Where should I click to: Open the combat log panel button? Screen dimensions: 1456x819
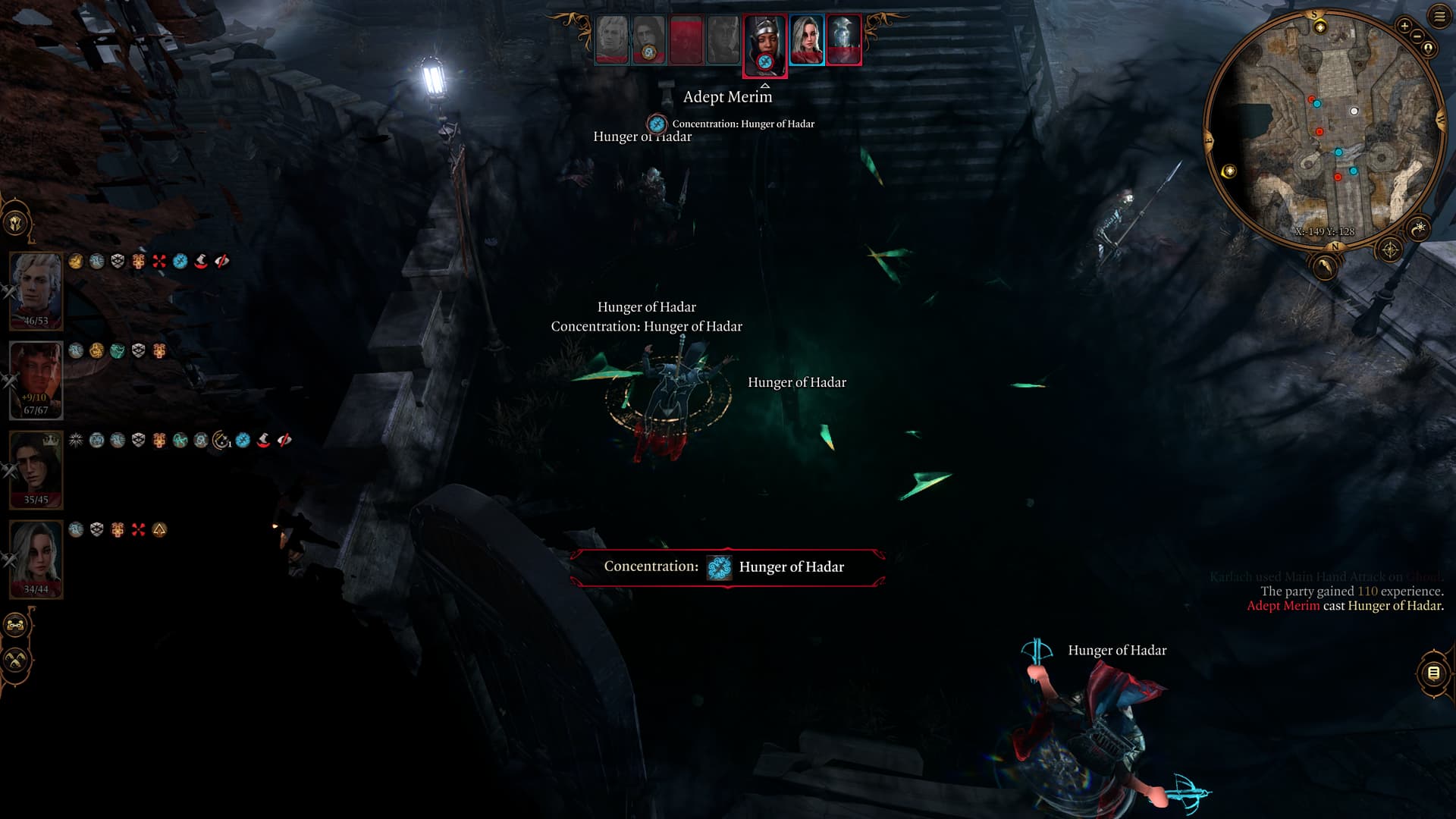(x=1432, y=673)
